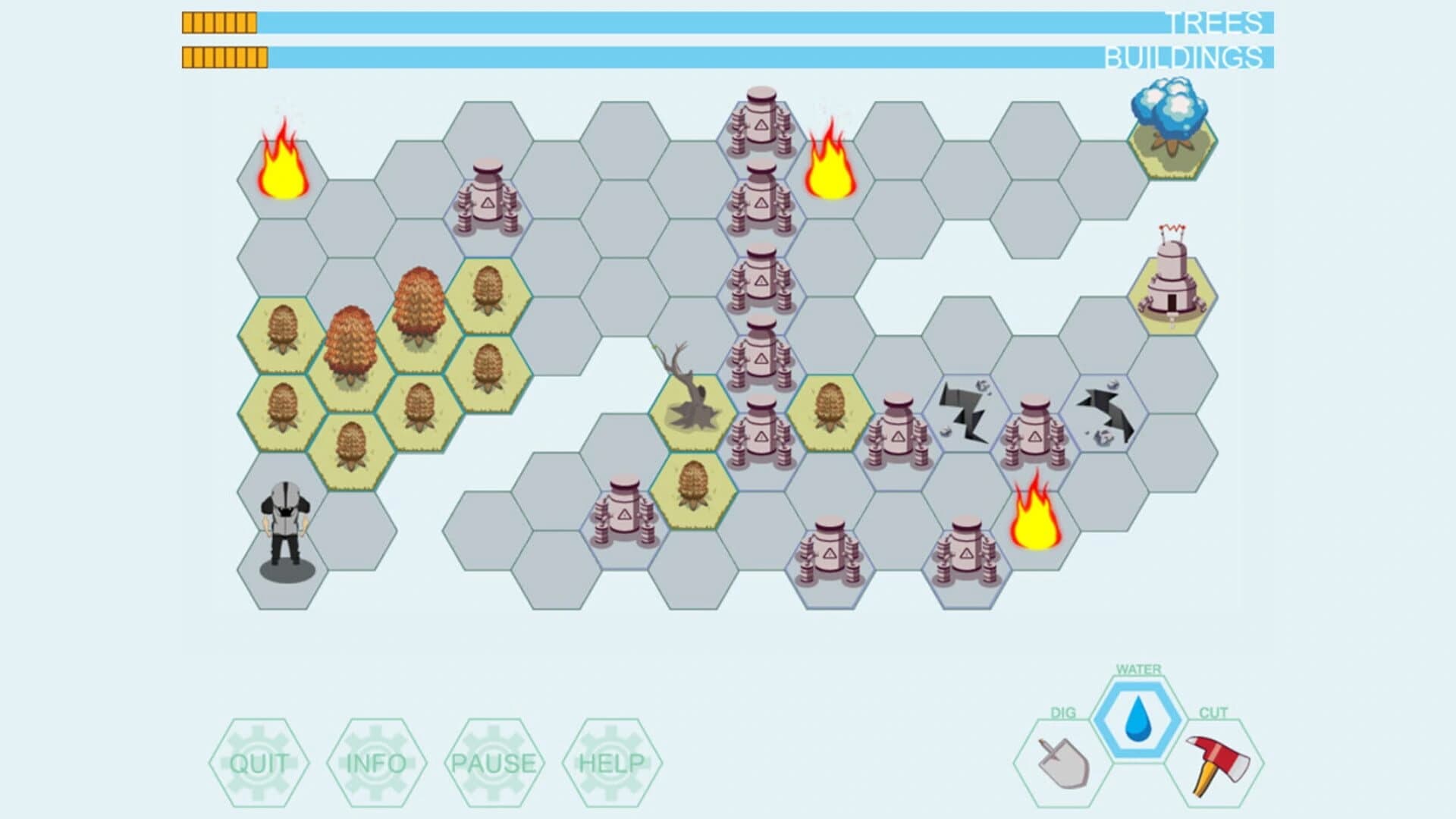
Task: Click the fire beside the tall building column
Action: (829, 167)
